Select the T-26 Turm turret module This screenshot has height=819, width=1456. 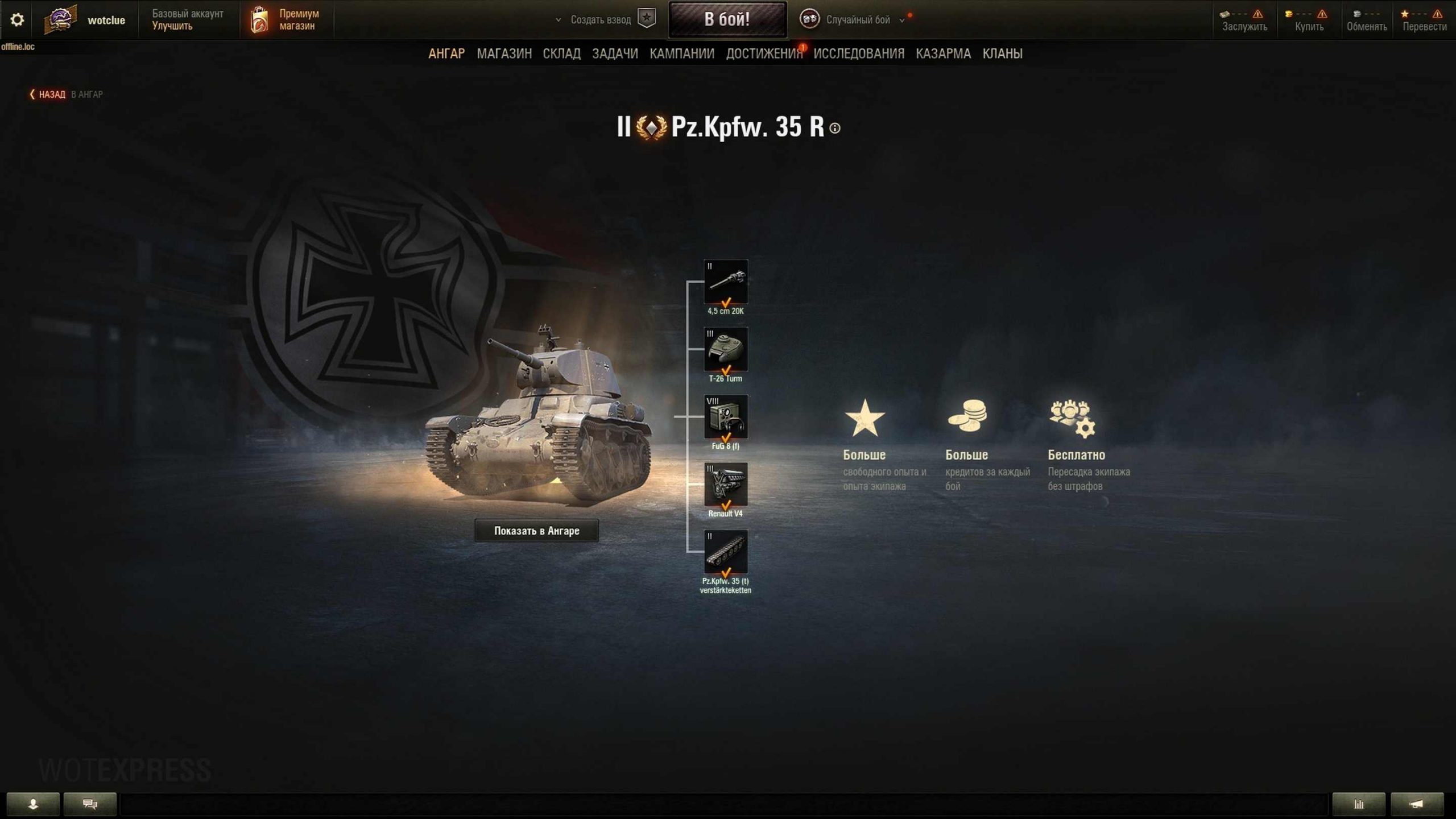click(x=726, y=349)
